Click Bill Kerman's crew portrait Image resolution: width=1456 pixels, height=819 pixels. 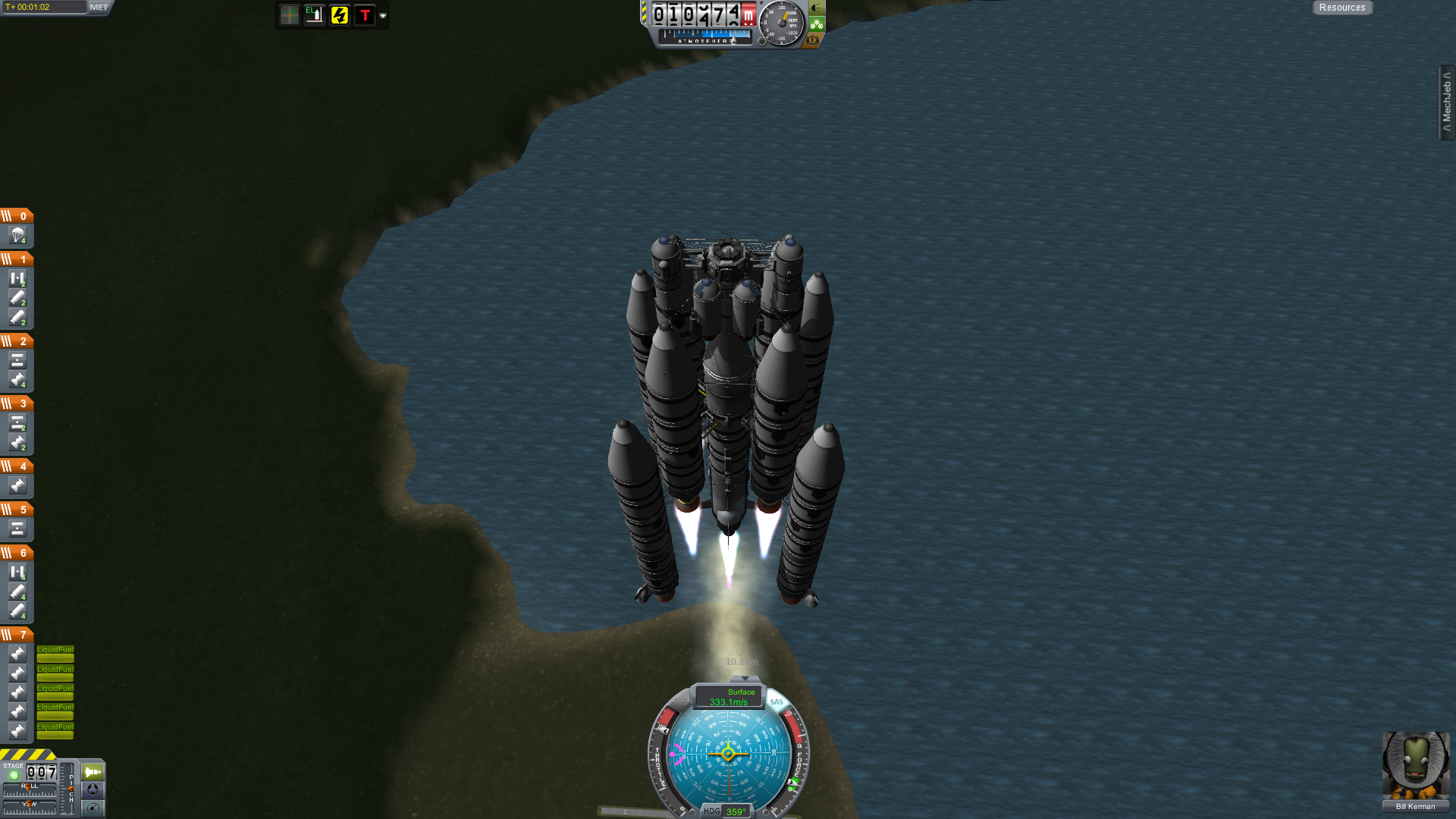tap(1415, 766)
